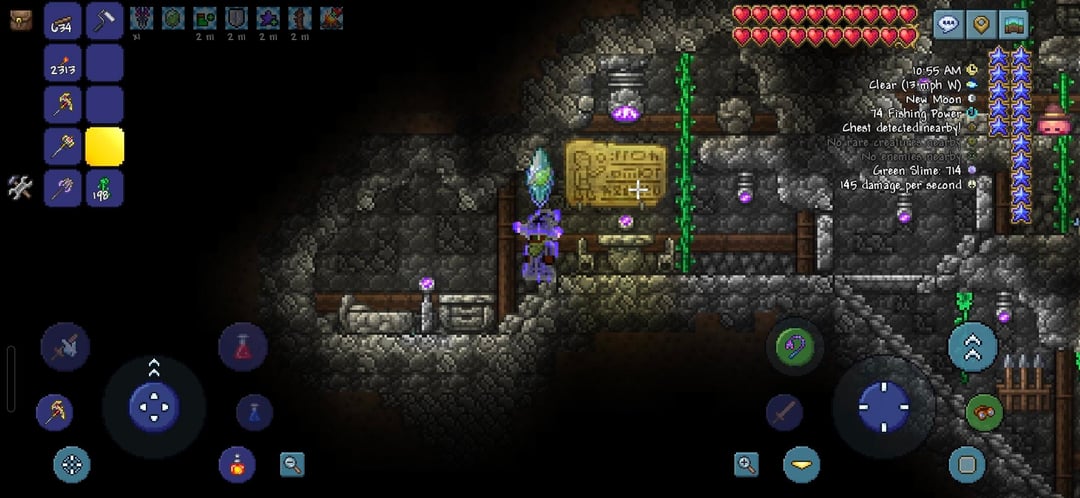
Task: Use the blue mana potion button
Action: (254, 411)
